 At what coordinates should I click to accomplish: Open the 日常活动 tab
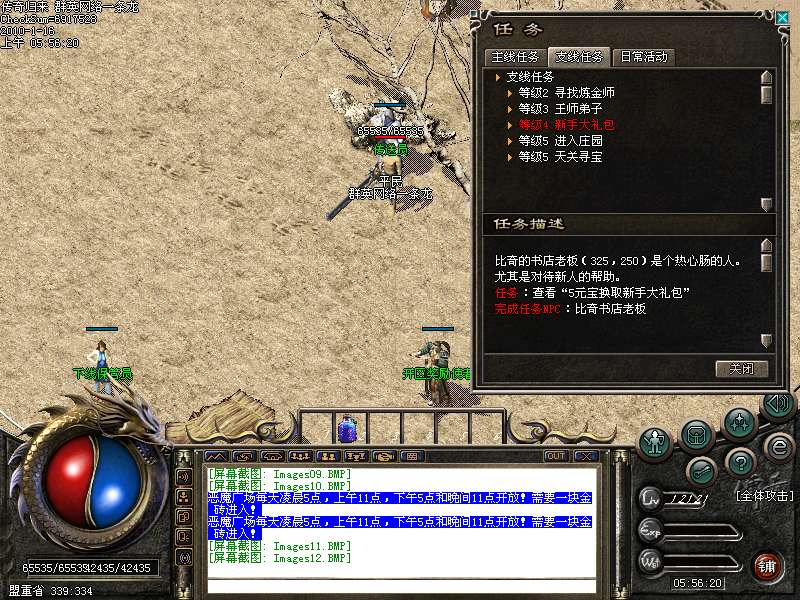642,57
